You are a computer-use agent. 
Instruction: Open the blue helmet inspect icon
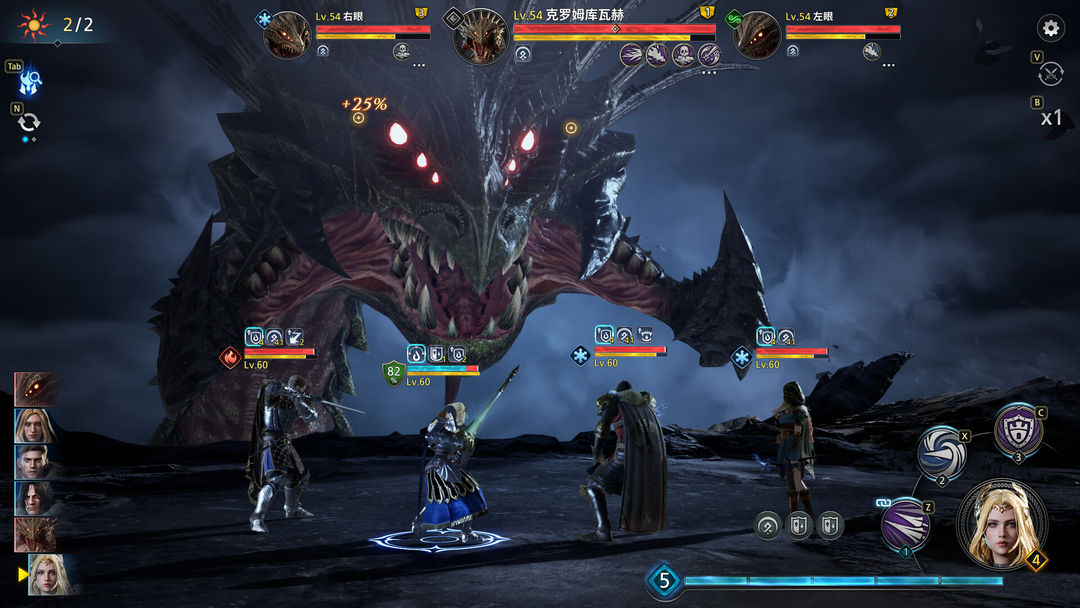[30, 79]
